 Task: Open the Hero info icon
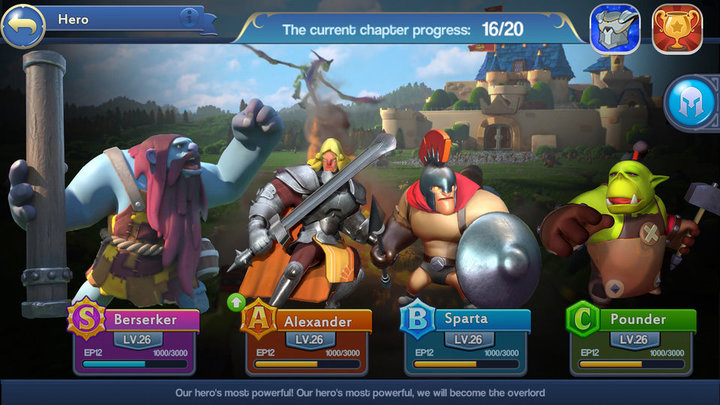(x=188, y=17)
